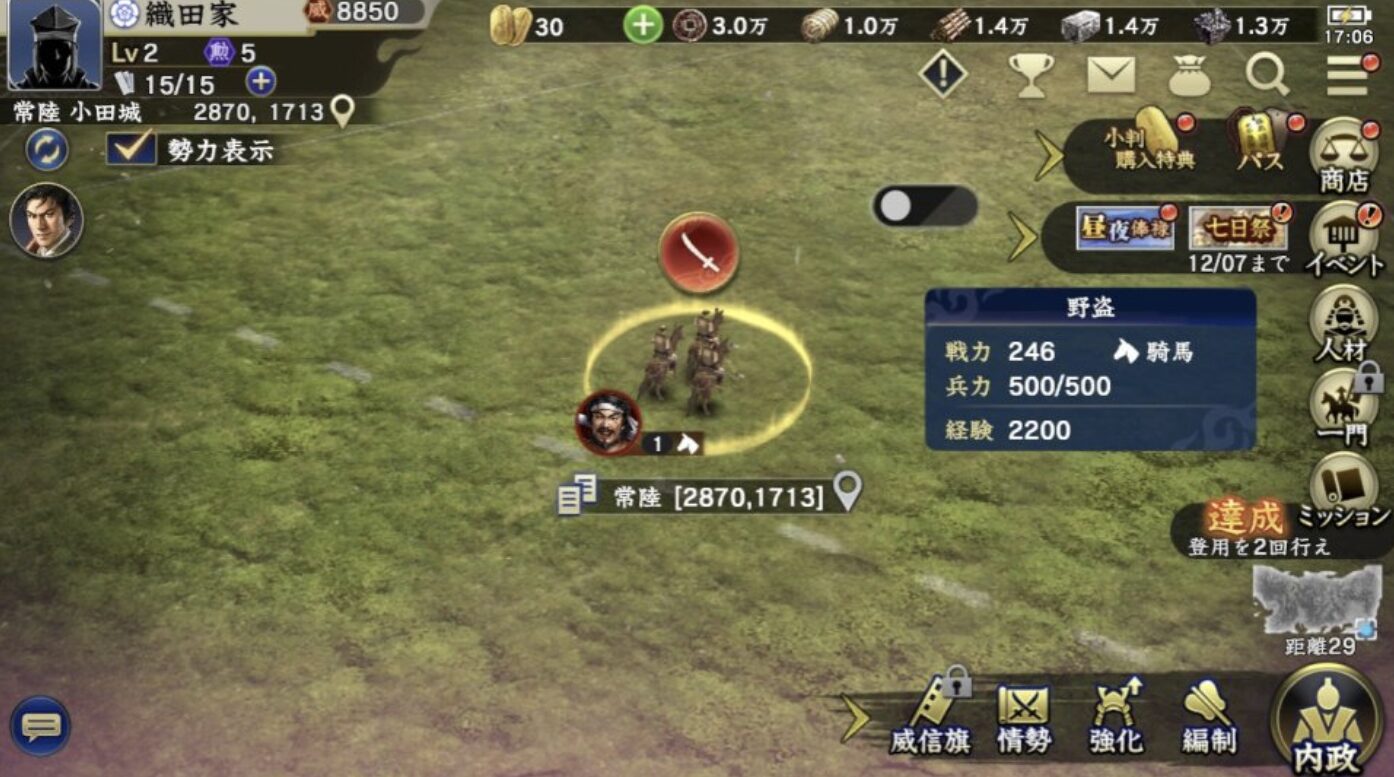1394x777 pixels.
Task: Open the 人材 personnel menu
Action: click(x=1340, y=322)
